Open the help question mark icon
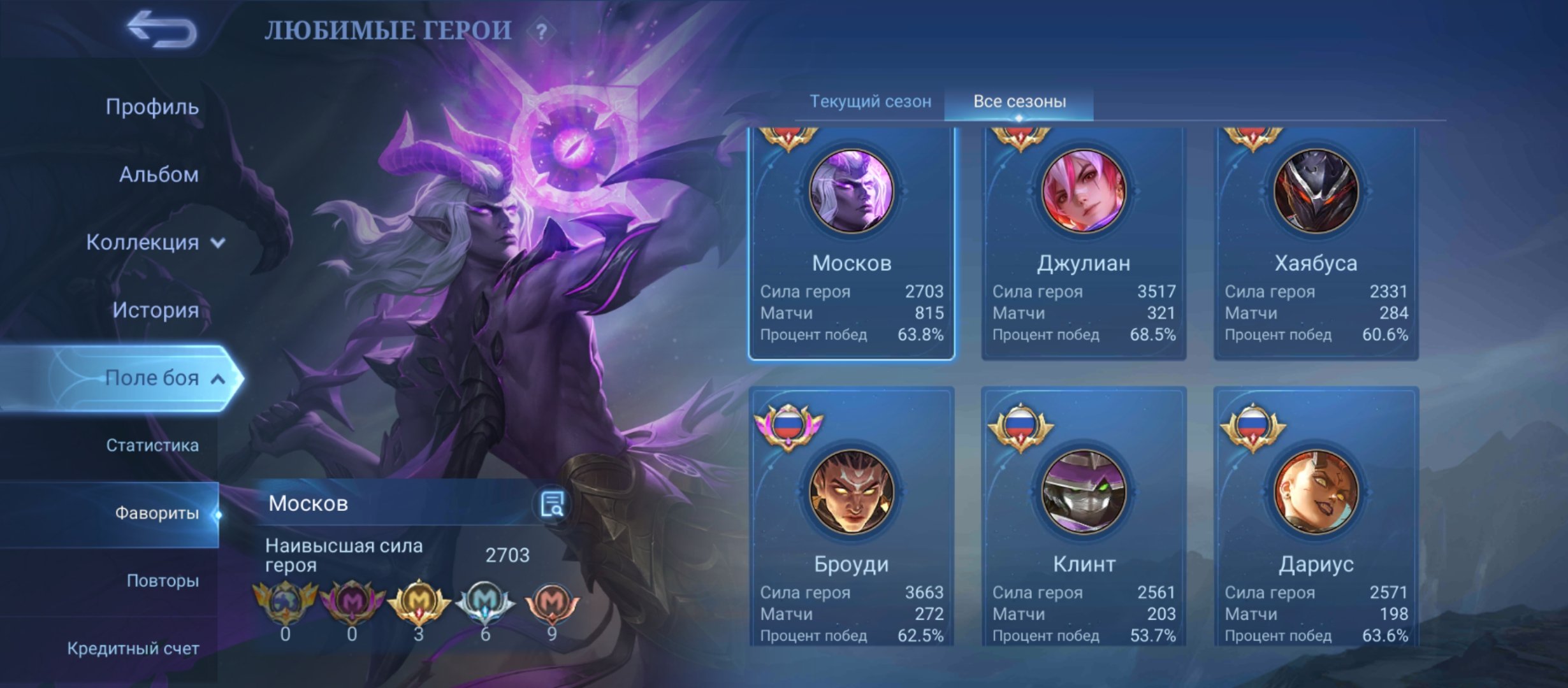1568x688 pixels. [541, 32]
